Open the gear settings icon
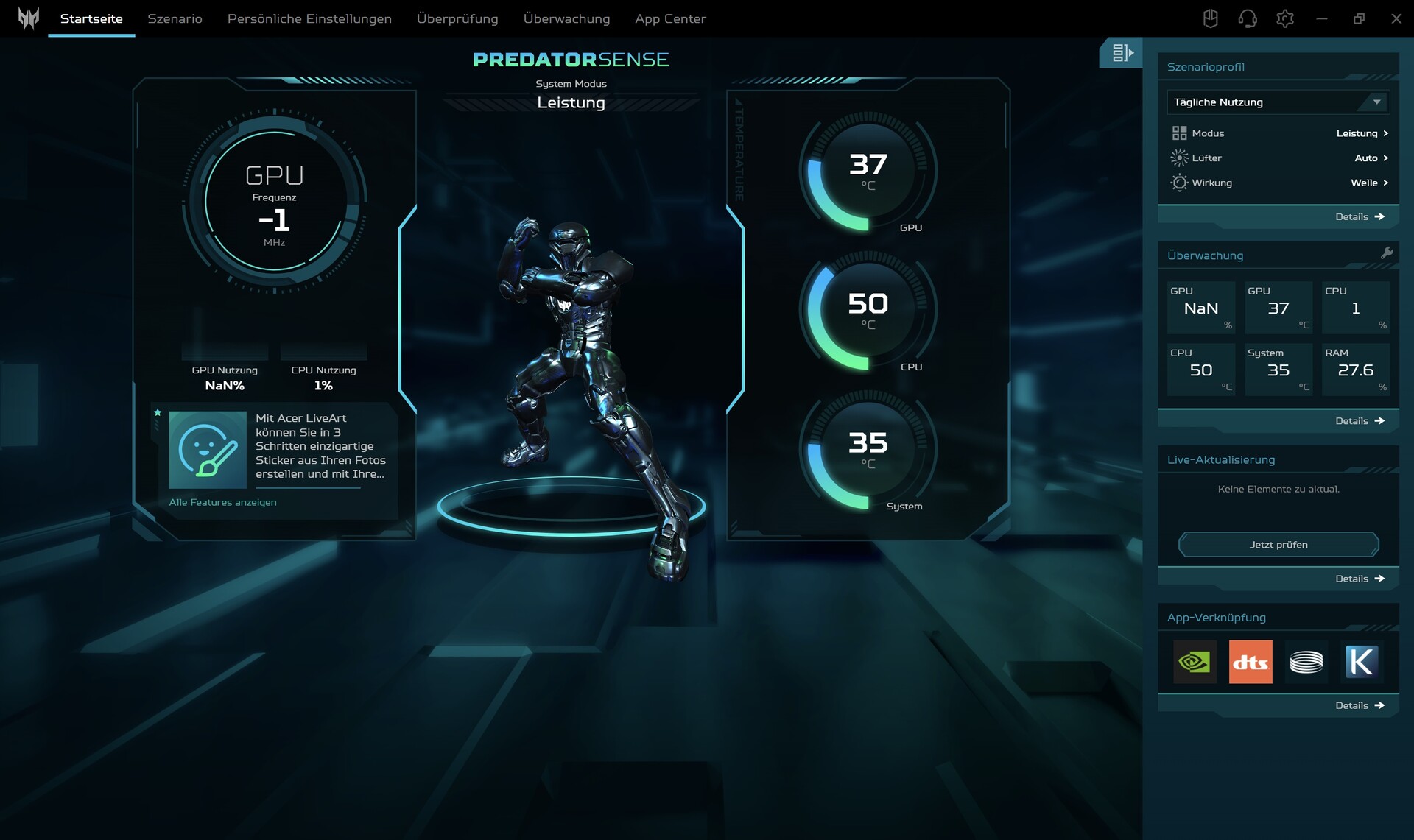The image size is (1414, 840). [x=1285, y=18]
